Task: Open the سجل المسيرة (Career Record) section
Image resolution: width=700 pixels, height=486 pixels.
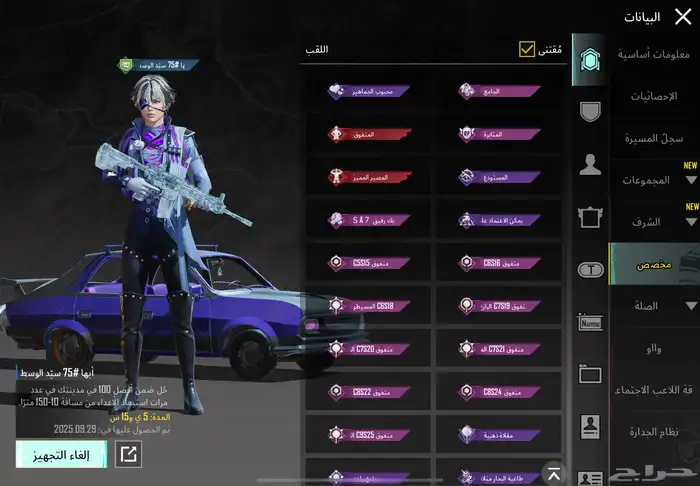Action: pos(657,138)
